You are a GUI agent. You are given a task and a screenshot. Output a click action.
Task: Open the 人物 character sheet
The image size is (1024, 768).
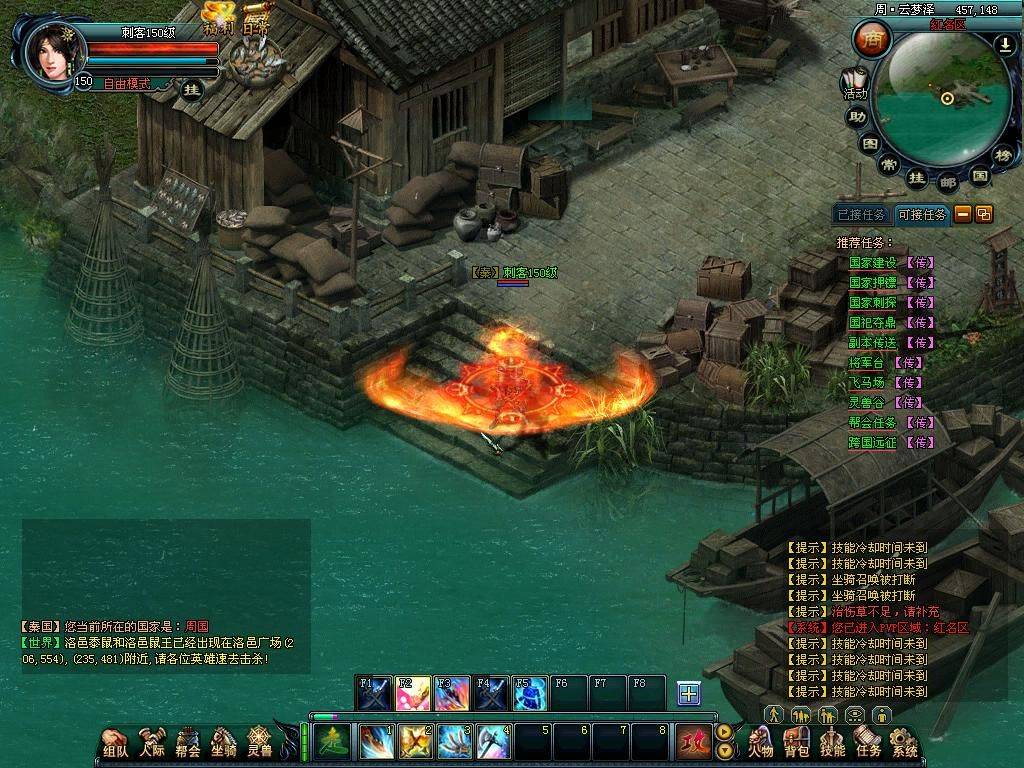[x=761, y=744]
